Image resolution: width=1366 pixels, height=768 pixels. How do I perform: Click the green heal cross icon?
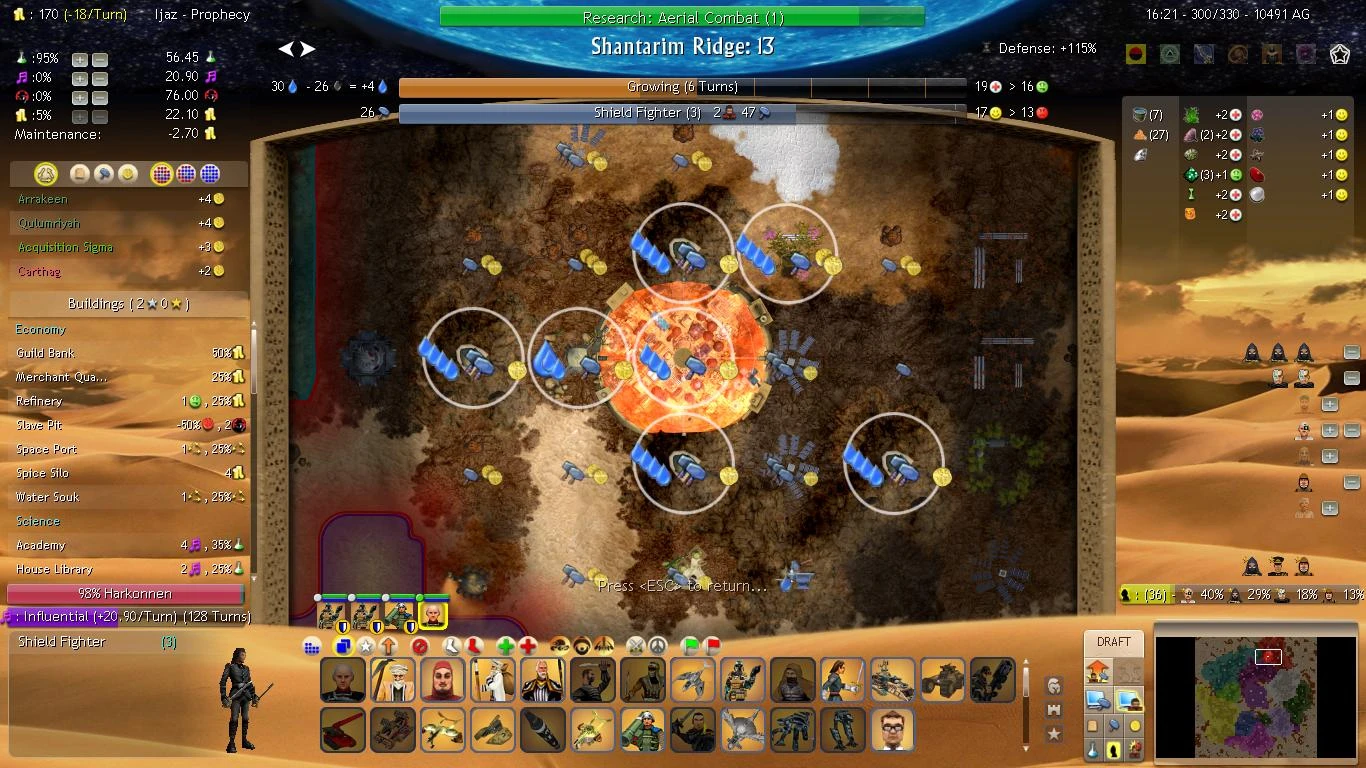pos(505,646)
